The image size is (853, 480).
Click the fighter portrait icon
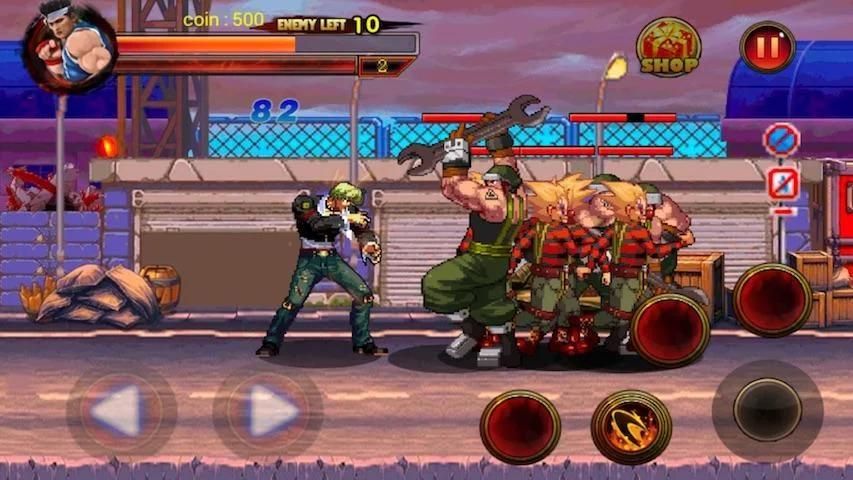(71, 47)
